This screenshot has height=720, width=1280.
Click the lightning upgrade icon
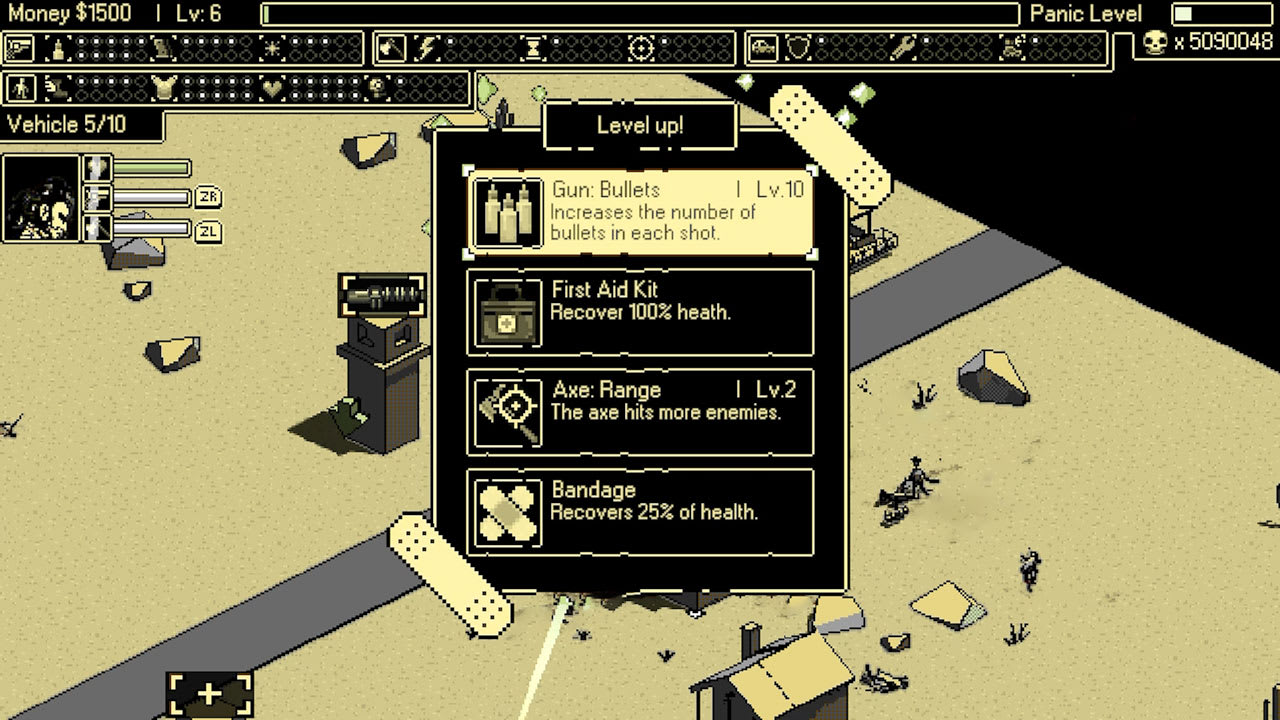(427, 46)
